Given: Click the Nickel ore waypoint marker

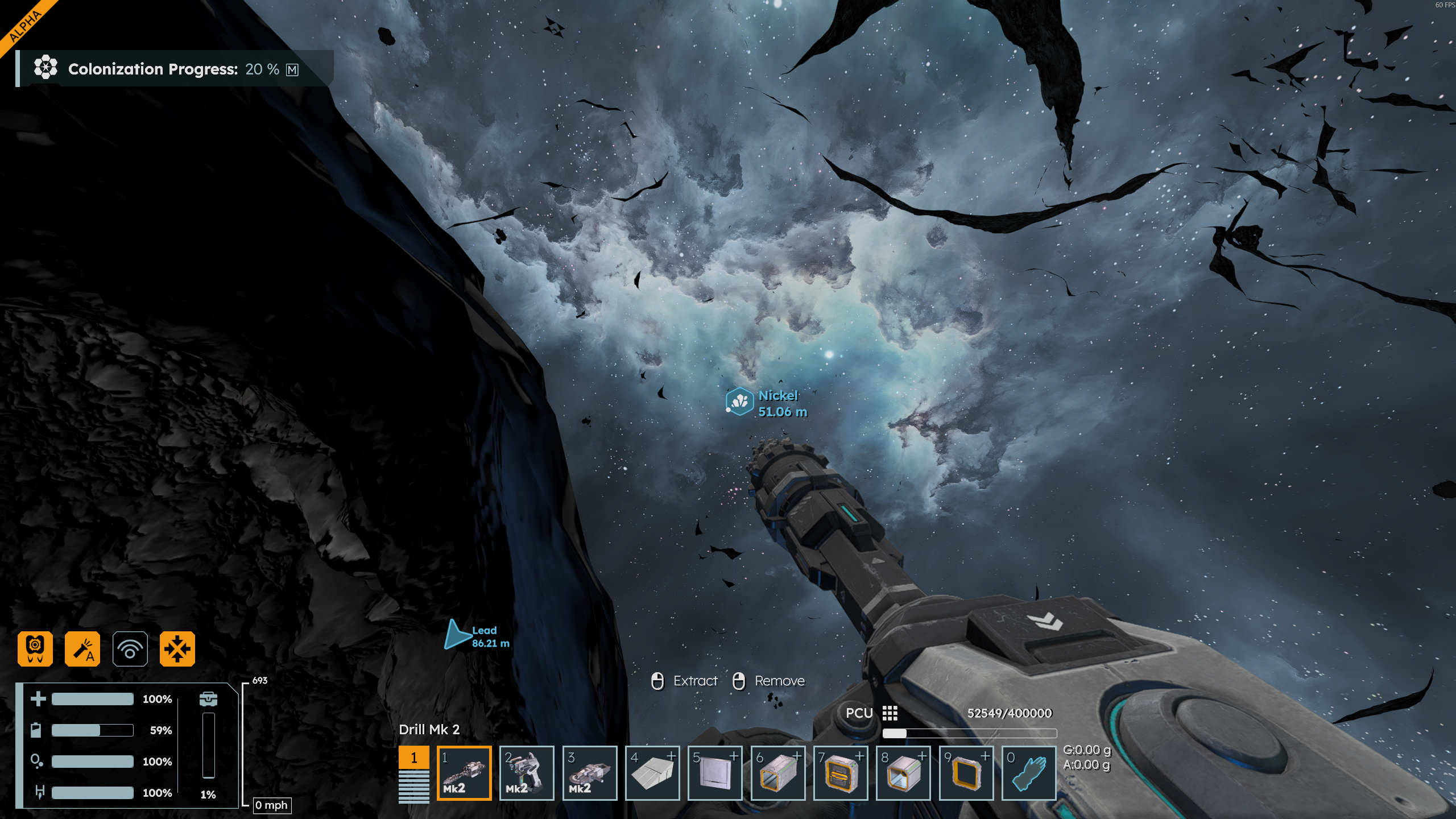Looking at the screenshot, I should pos(739,402).
